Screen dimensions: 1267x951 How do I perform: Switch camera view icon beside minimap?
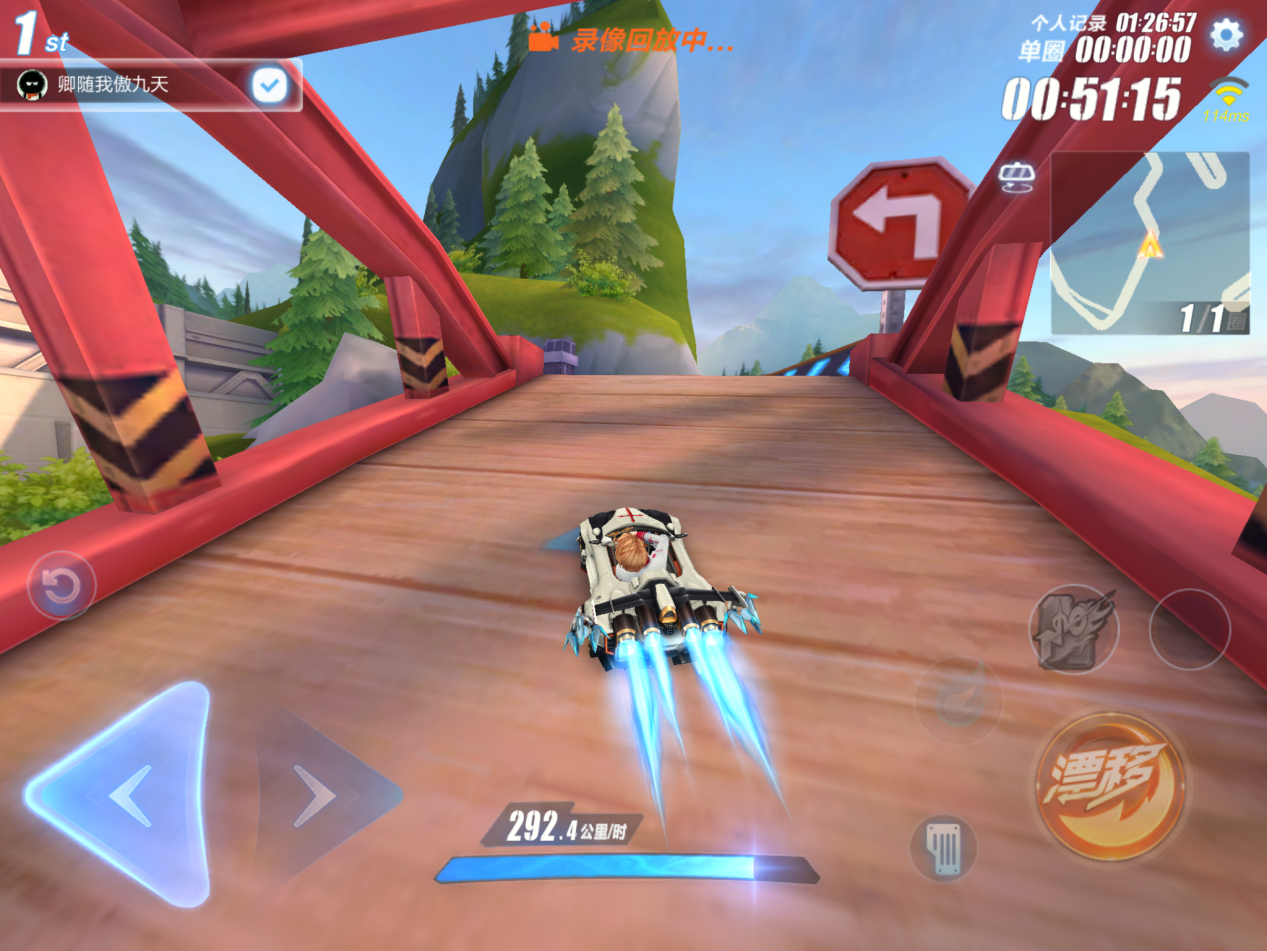(1016, 177)
